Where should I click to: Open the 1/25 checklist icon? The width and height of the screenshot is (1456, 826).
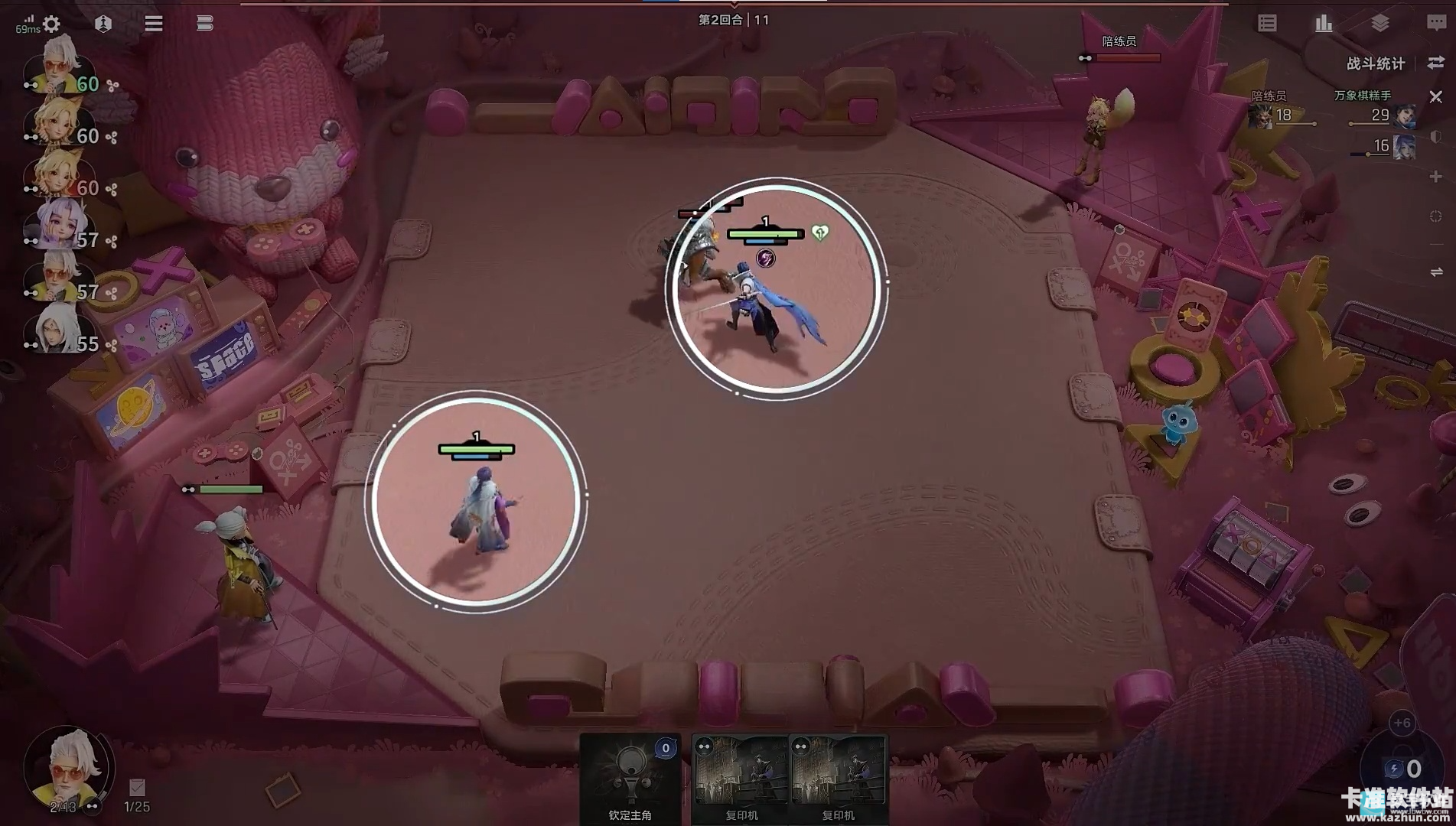pos(137,788)
